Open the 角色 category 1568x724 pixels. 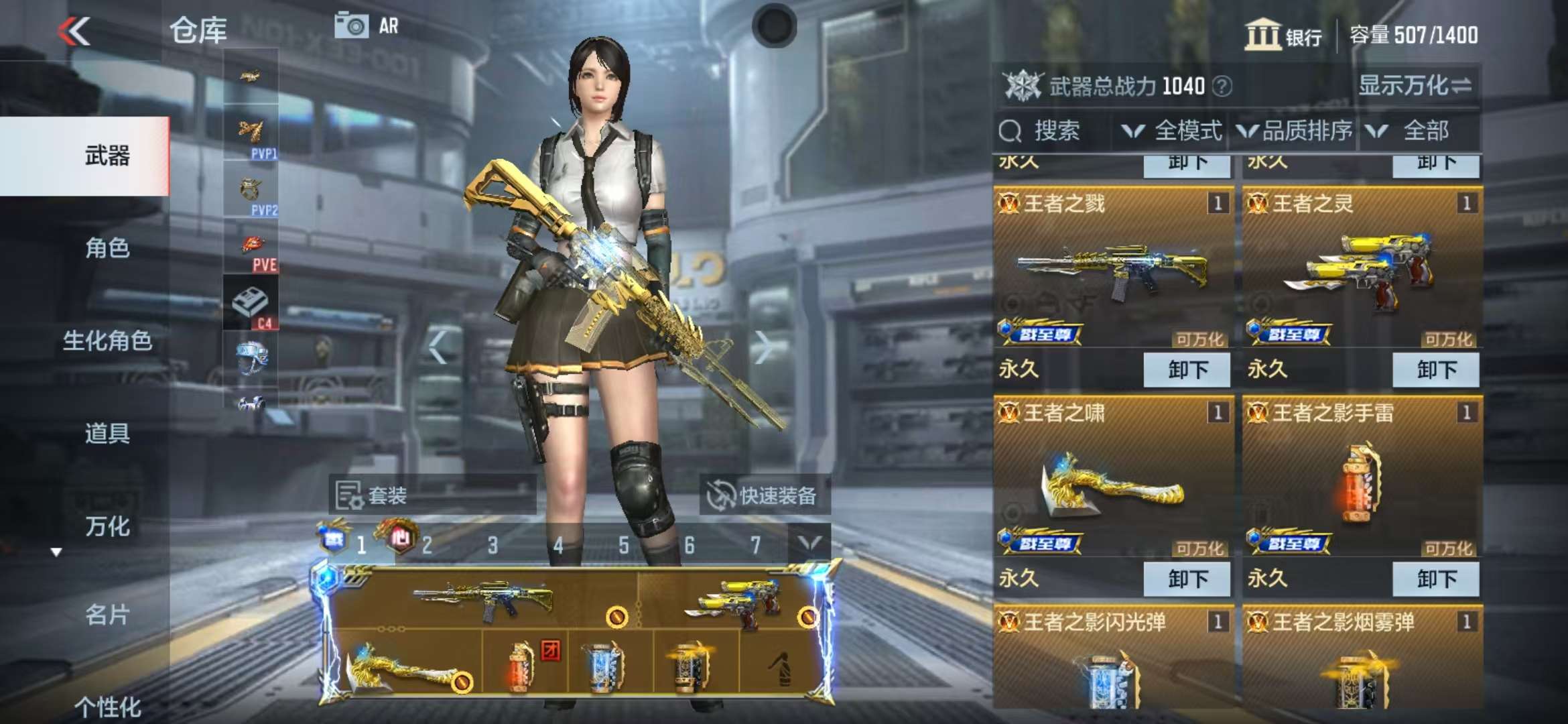point(107,248)
